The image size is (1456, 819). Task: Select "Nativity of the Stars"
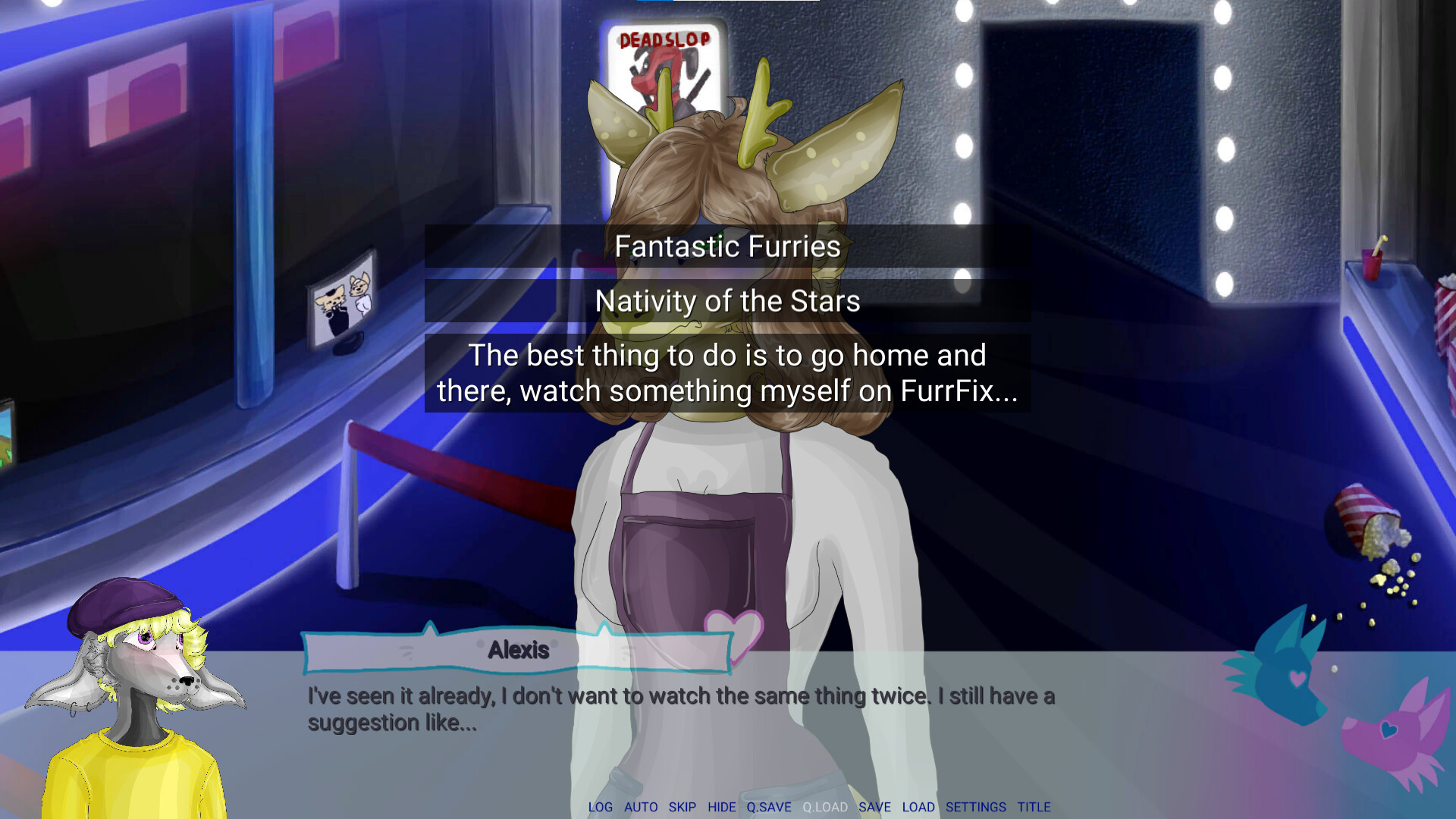coord(726,300)
